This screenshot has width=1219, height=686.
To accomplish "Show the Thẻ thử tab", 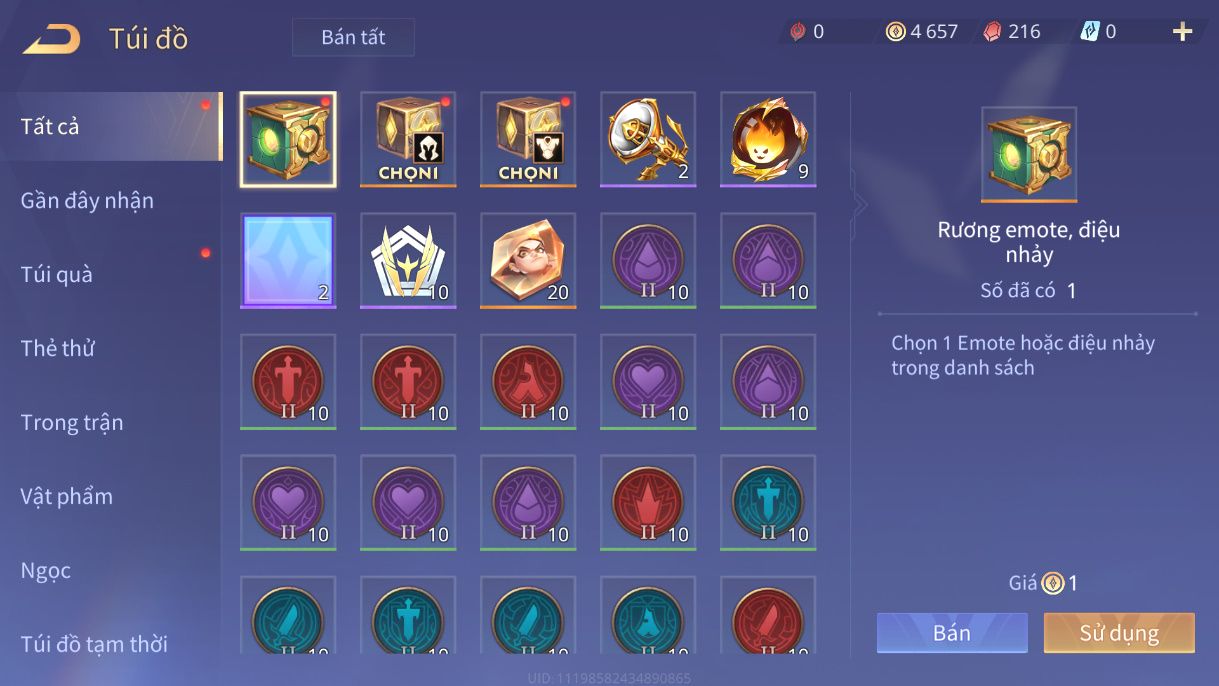I will [58, 349].
